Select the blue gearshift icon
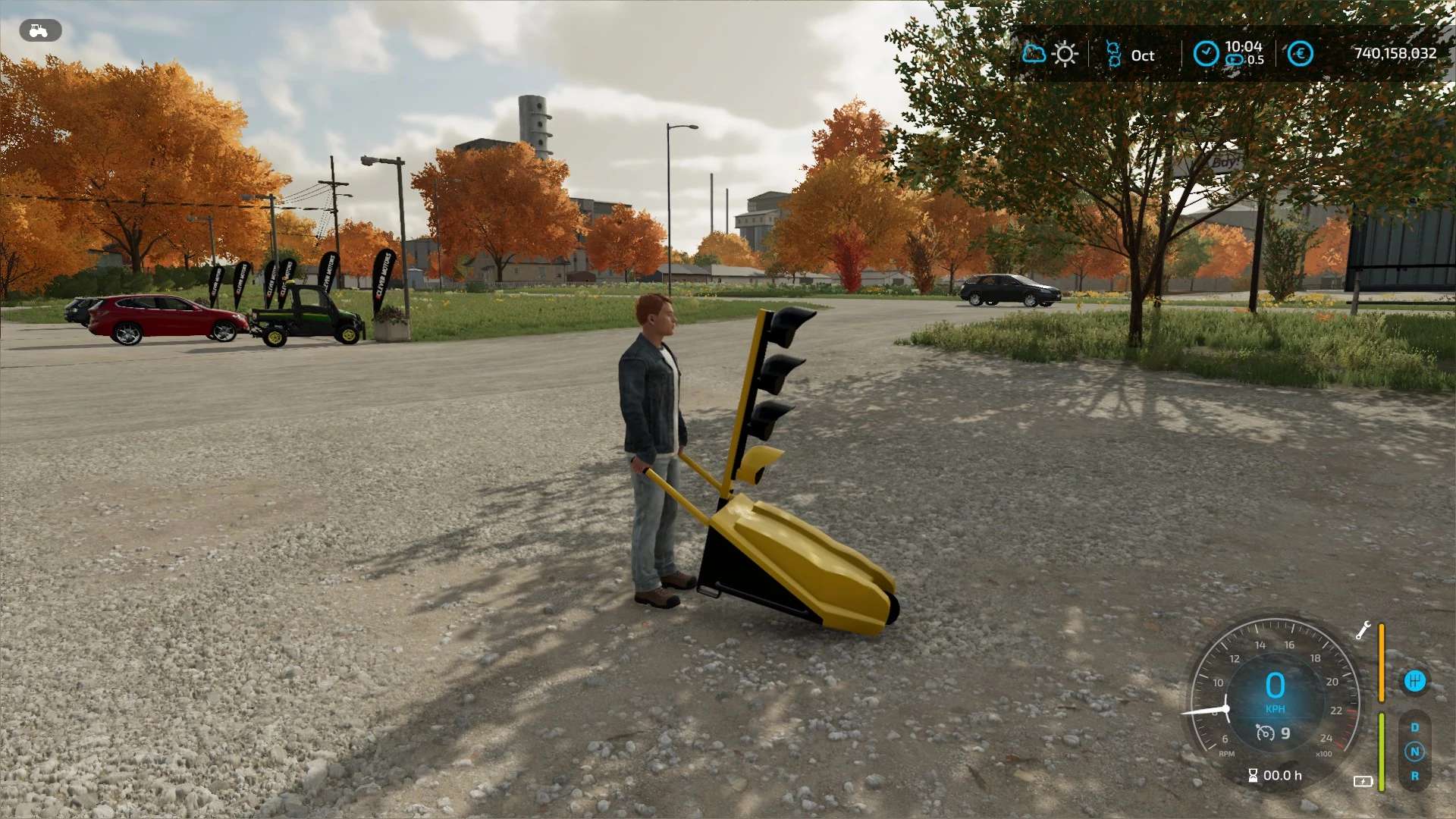 [x=1414, y=681]
